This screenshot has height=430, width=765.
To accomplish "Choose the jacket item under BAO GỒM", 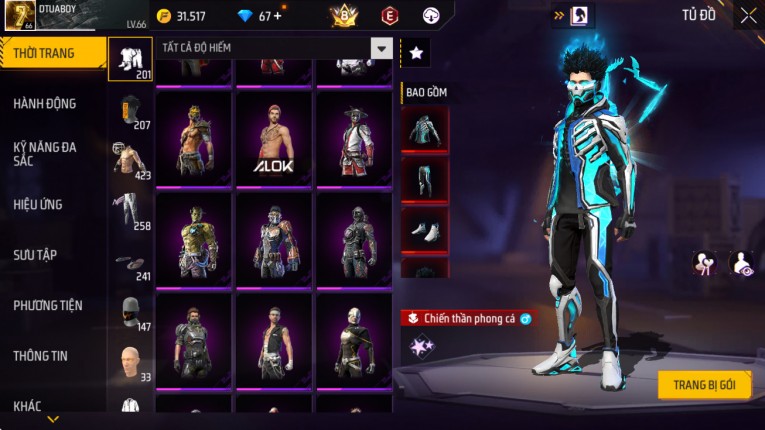I will [x=424, y=128].
